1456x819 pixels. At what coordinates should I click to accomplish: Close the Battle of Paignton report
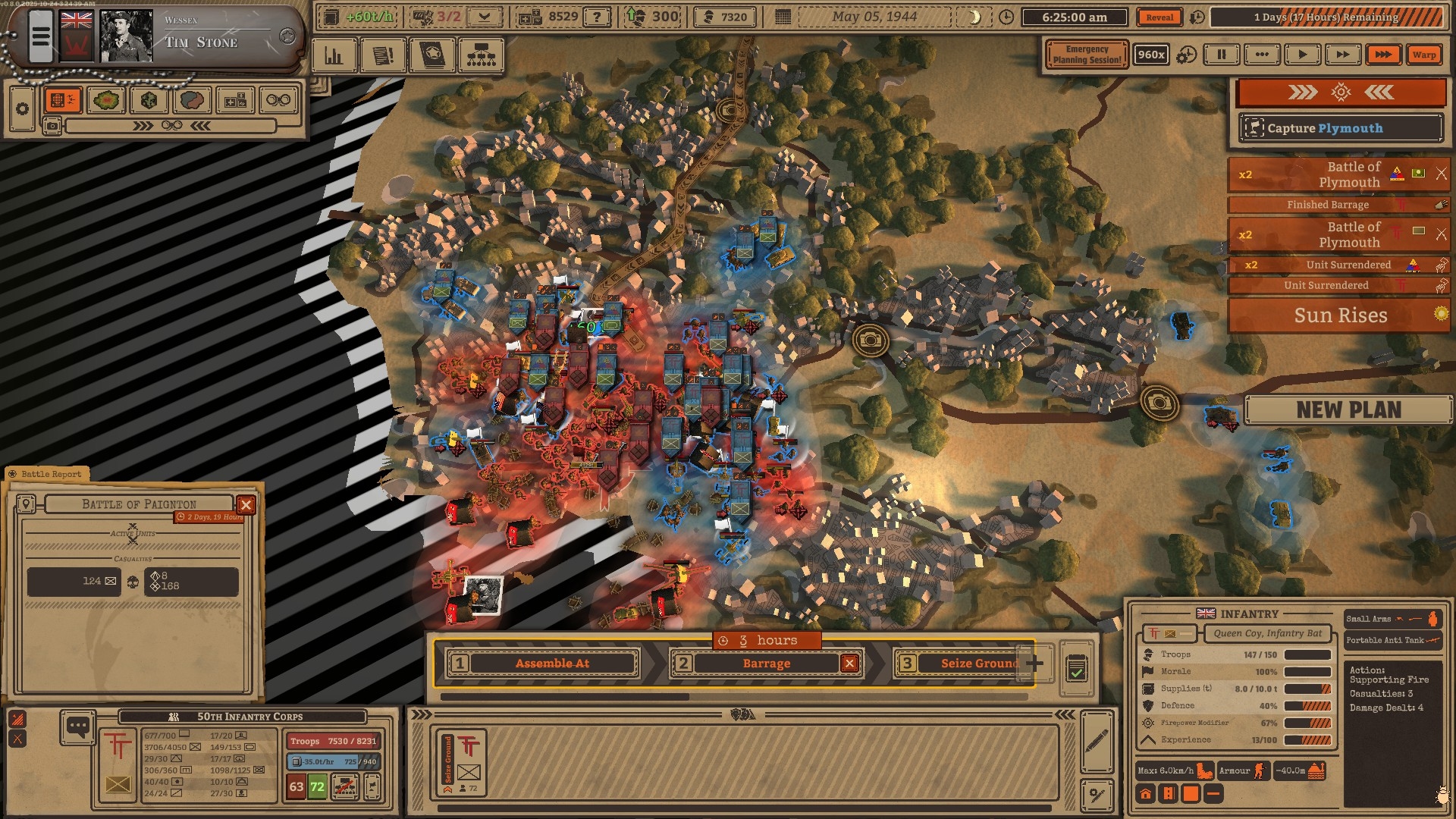click(246, 505)
